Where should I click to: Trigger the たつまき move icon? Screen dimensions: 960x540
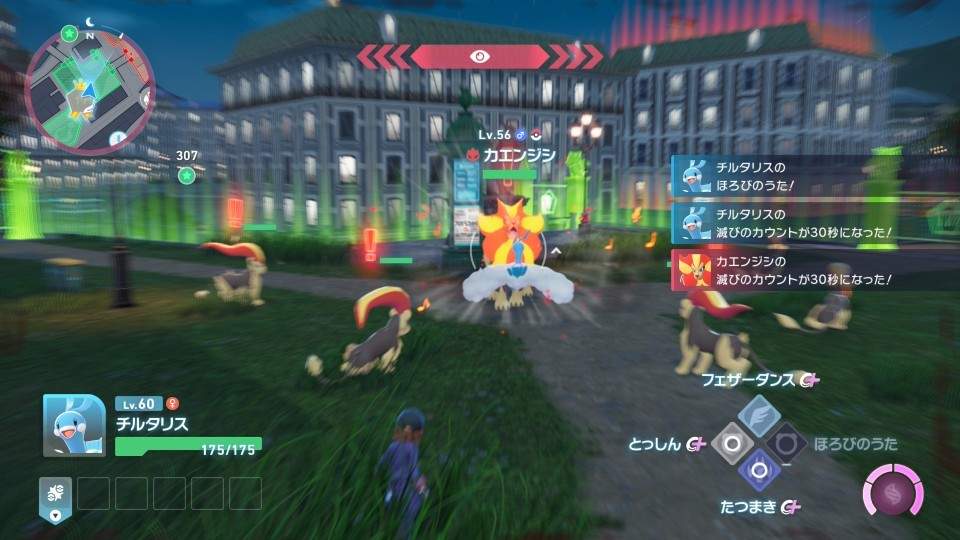760,470
